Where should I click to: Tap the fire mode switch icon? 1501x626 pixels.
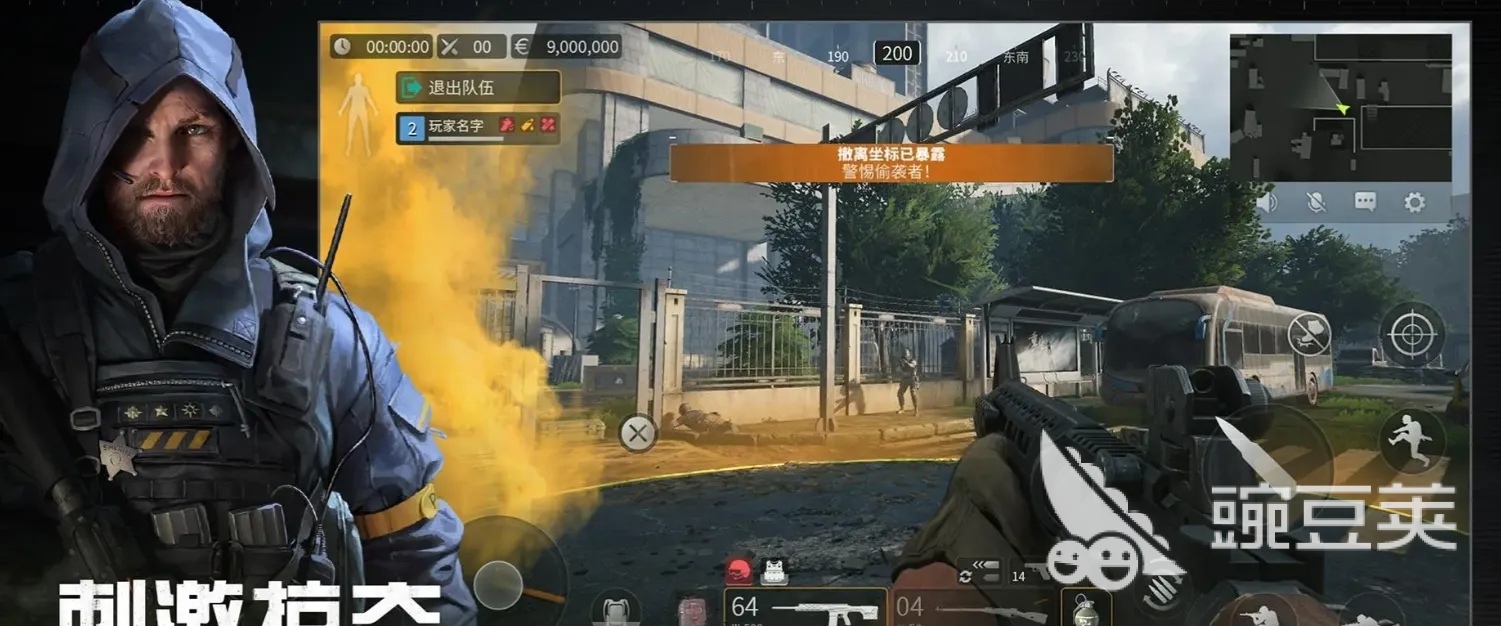click(979, 571)
